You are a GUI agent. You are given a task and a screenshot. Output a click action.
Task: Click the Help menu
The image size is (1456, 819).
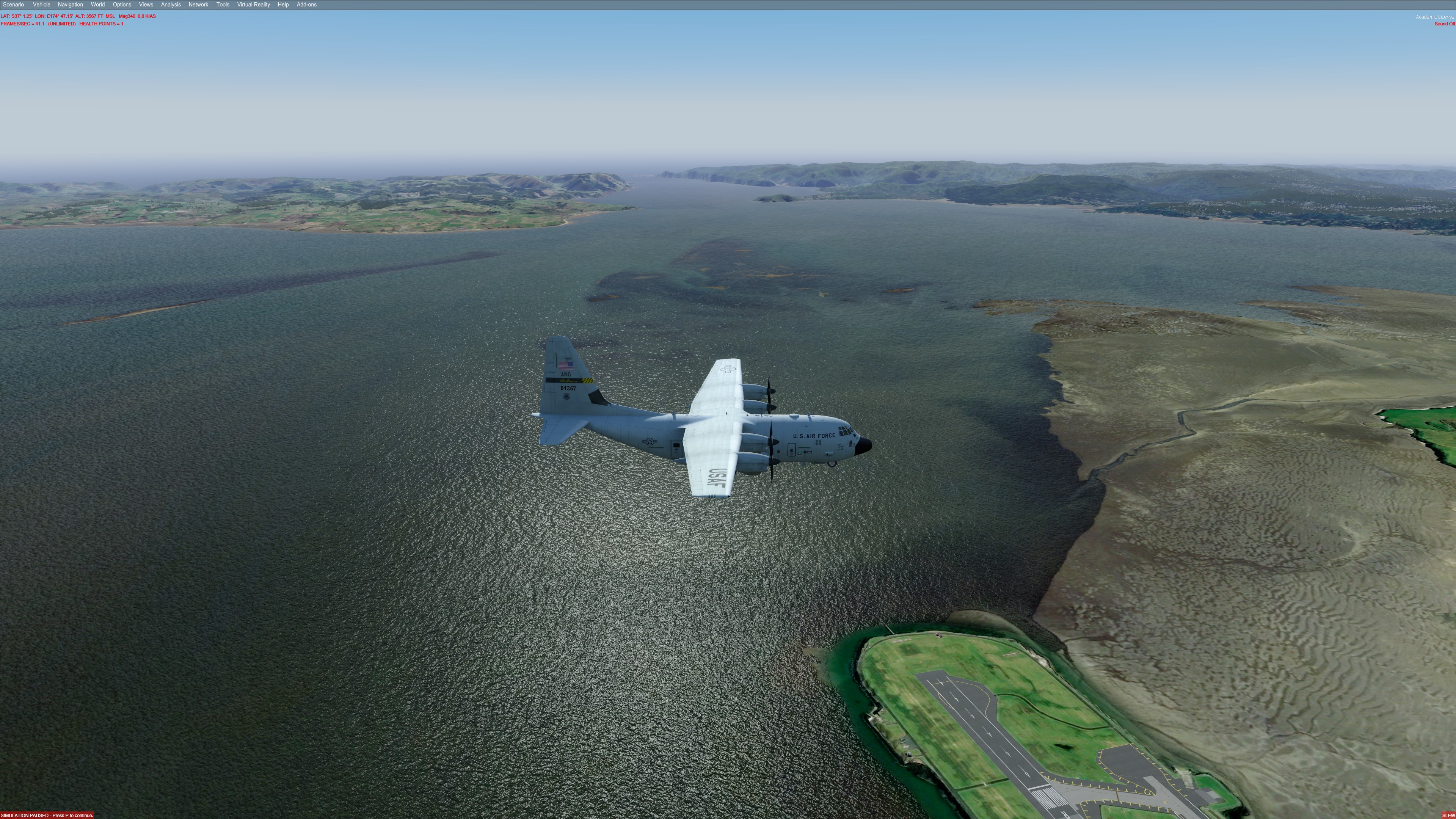coord(283,5)
